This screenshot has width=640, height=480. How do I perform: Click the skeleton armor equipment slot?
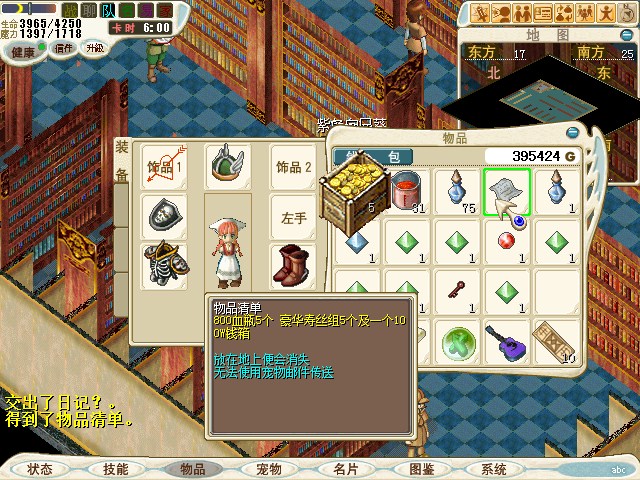click(x=166, y=265)
